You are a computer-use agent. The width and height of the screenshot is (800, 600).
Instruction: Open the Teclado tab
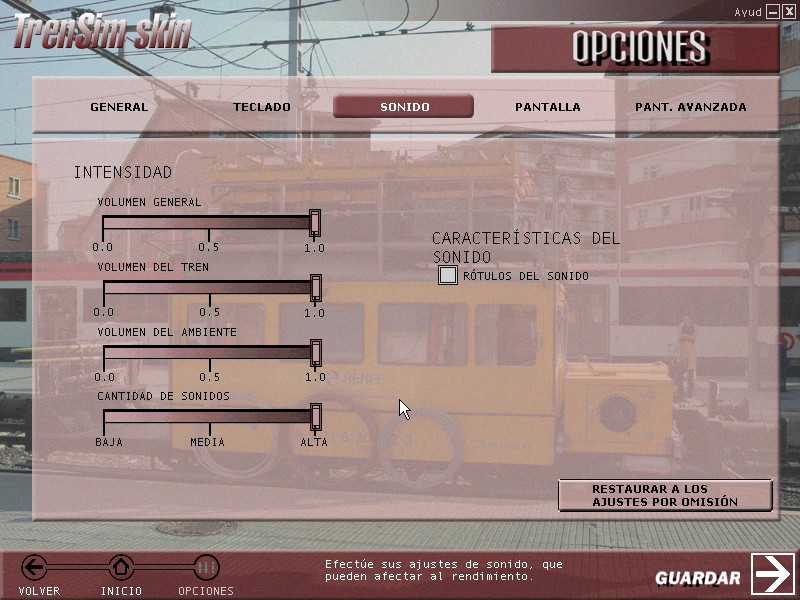(262, 107)
